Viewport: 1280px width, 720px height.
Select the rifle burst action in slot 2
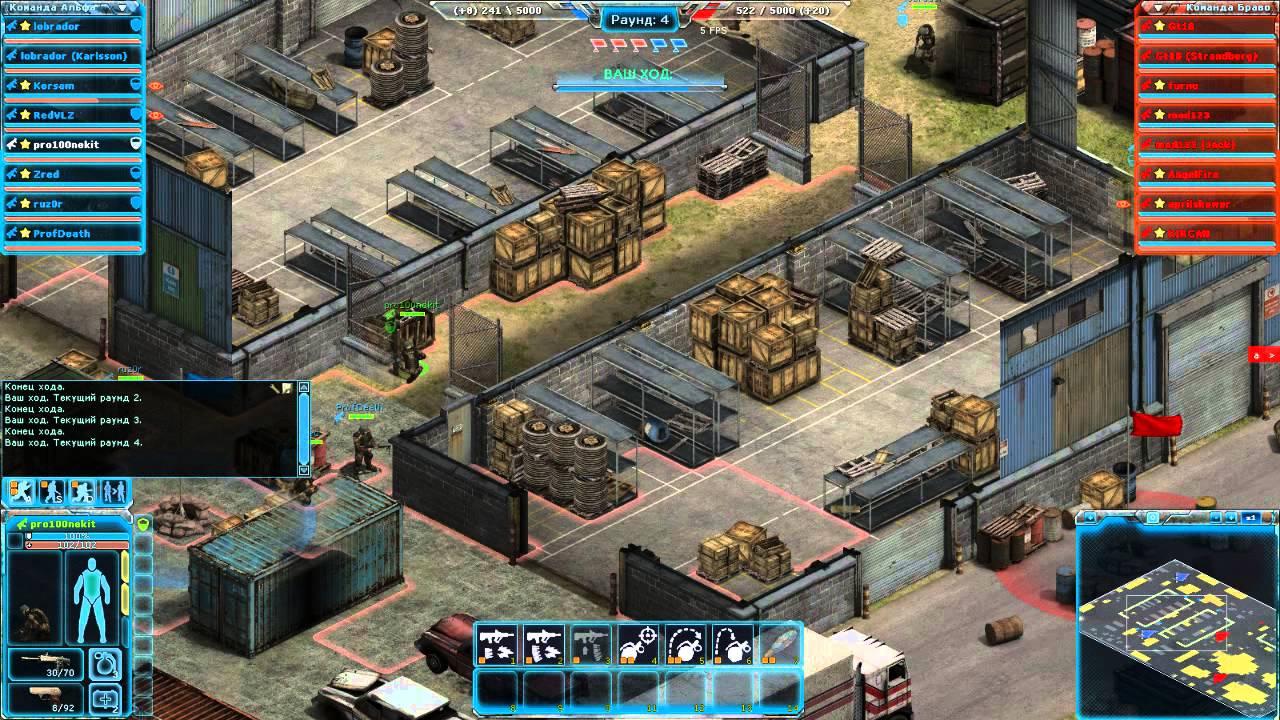pos(543,645)
